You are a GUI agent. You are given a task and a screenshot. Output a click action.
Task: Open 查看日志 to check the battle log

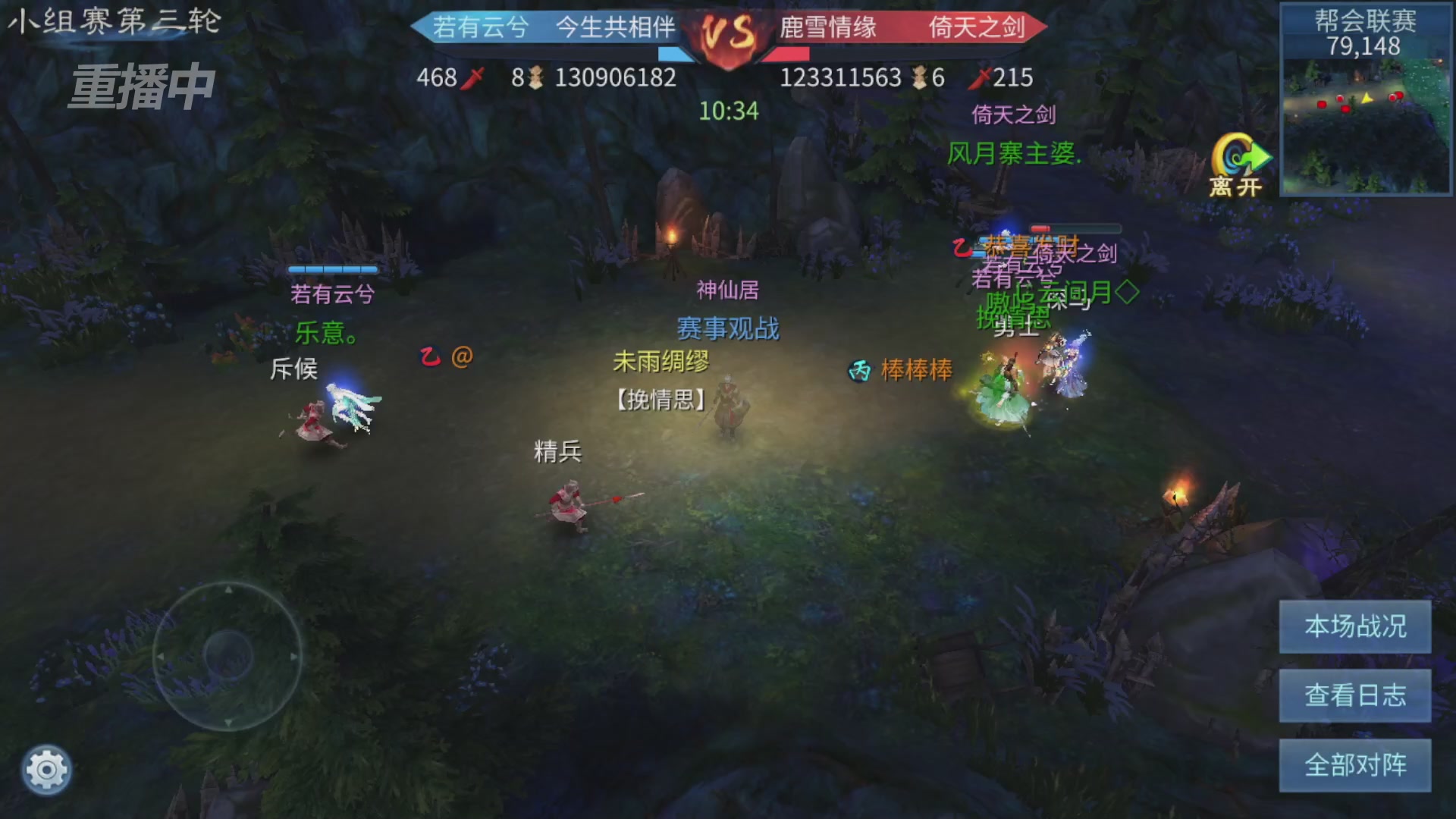pyautogui.click(x=1354, y=695)
